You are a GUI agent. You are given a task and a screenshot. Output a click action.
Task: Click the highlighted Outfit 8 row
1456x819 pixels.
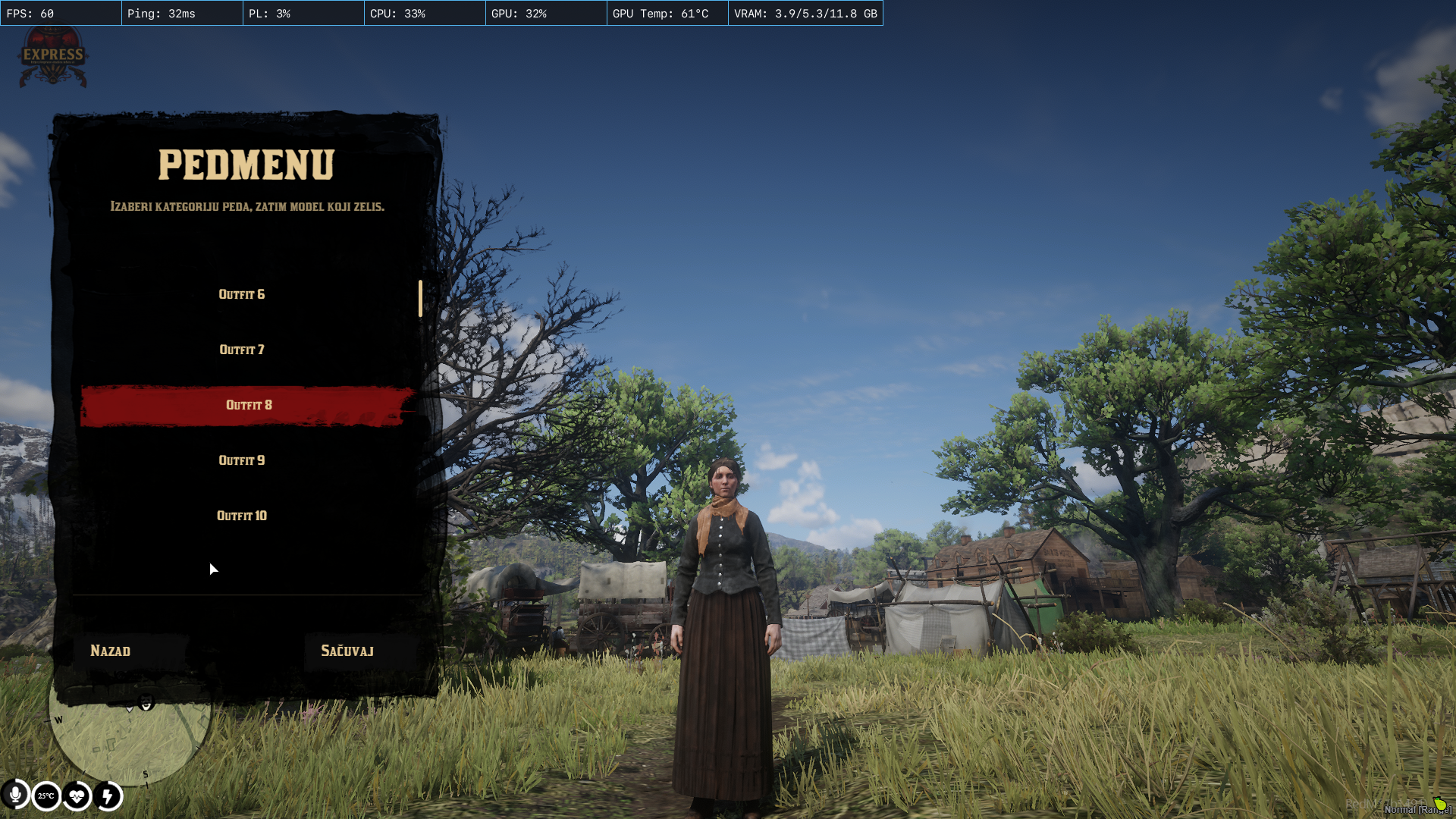249,405
